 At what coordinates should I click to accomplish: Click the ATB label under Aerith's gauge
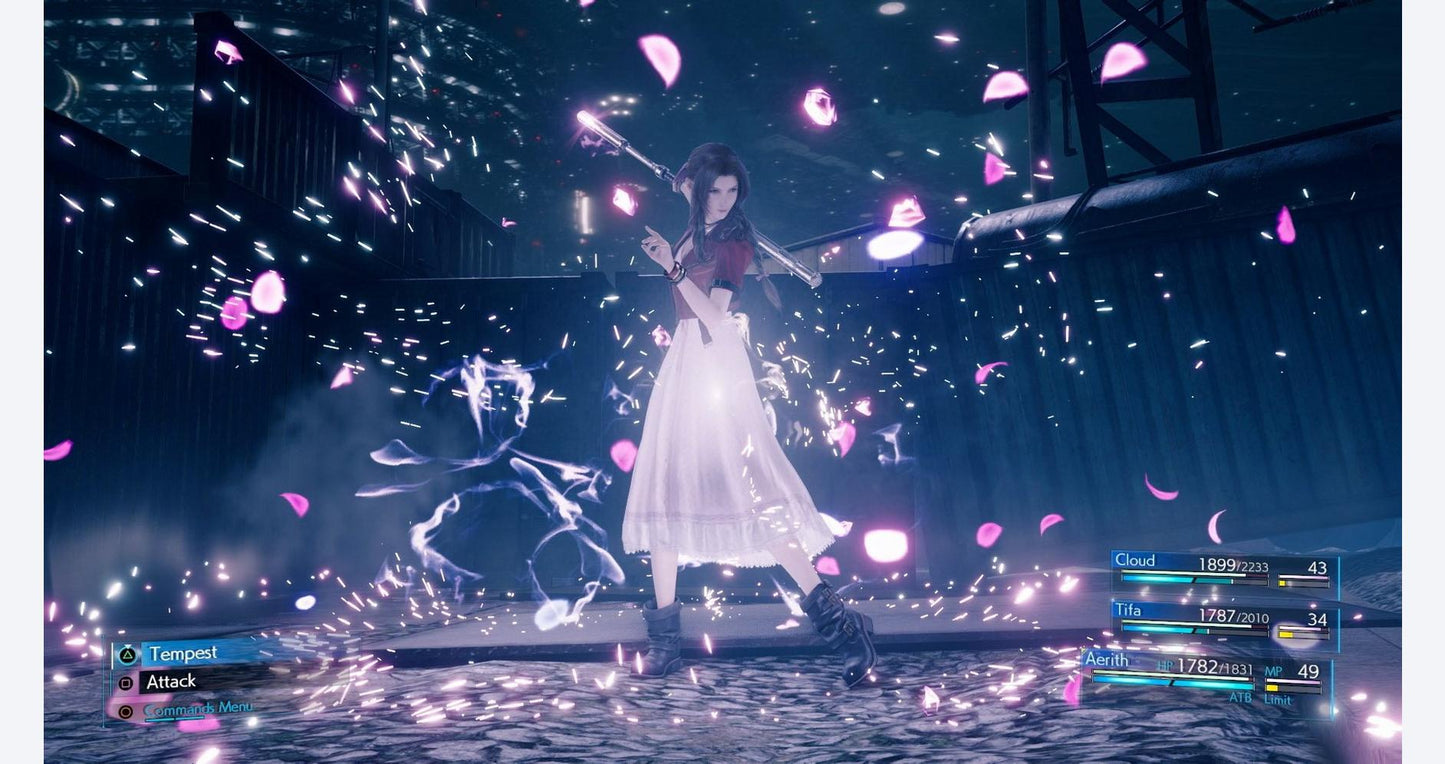tap(1241, 697)
